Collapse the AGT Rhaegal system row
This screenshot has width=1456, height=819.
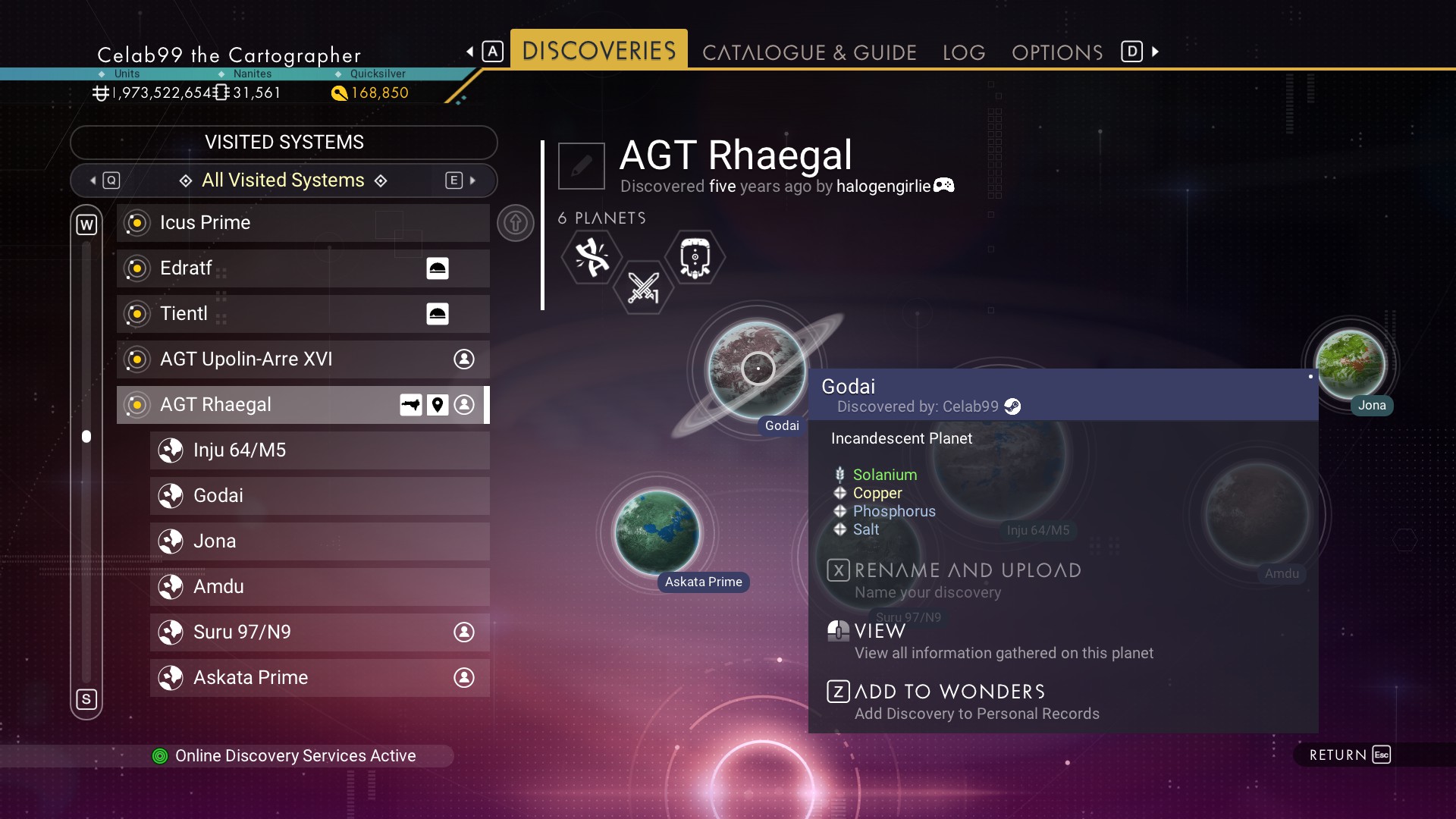(303, 405)
